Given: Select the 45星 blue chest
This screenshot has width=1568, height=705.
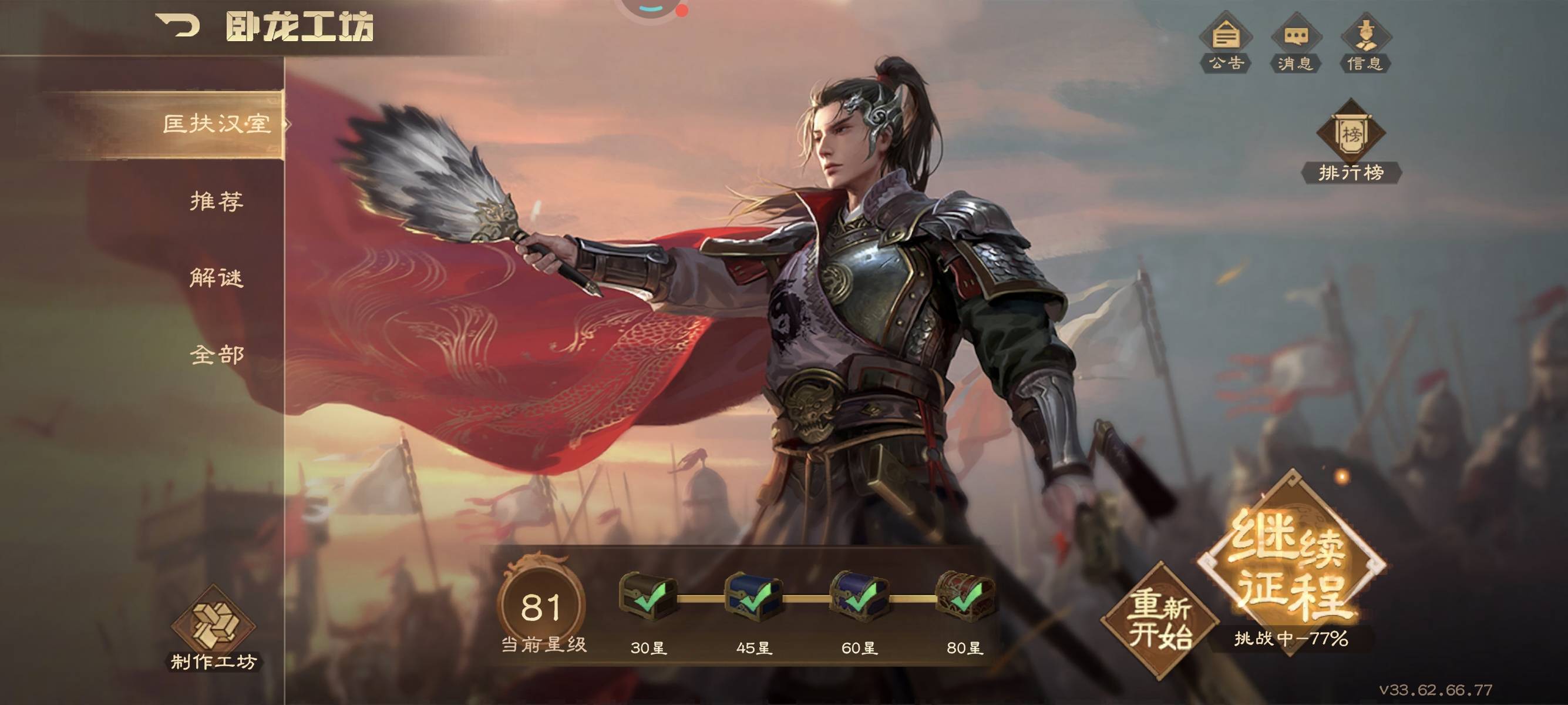Looking at the screenshot, I should pos(753,597).
